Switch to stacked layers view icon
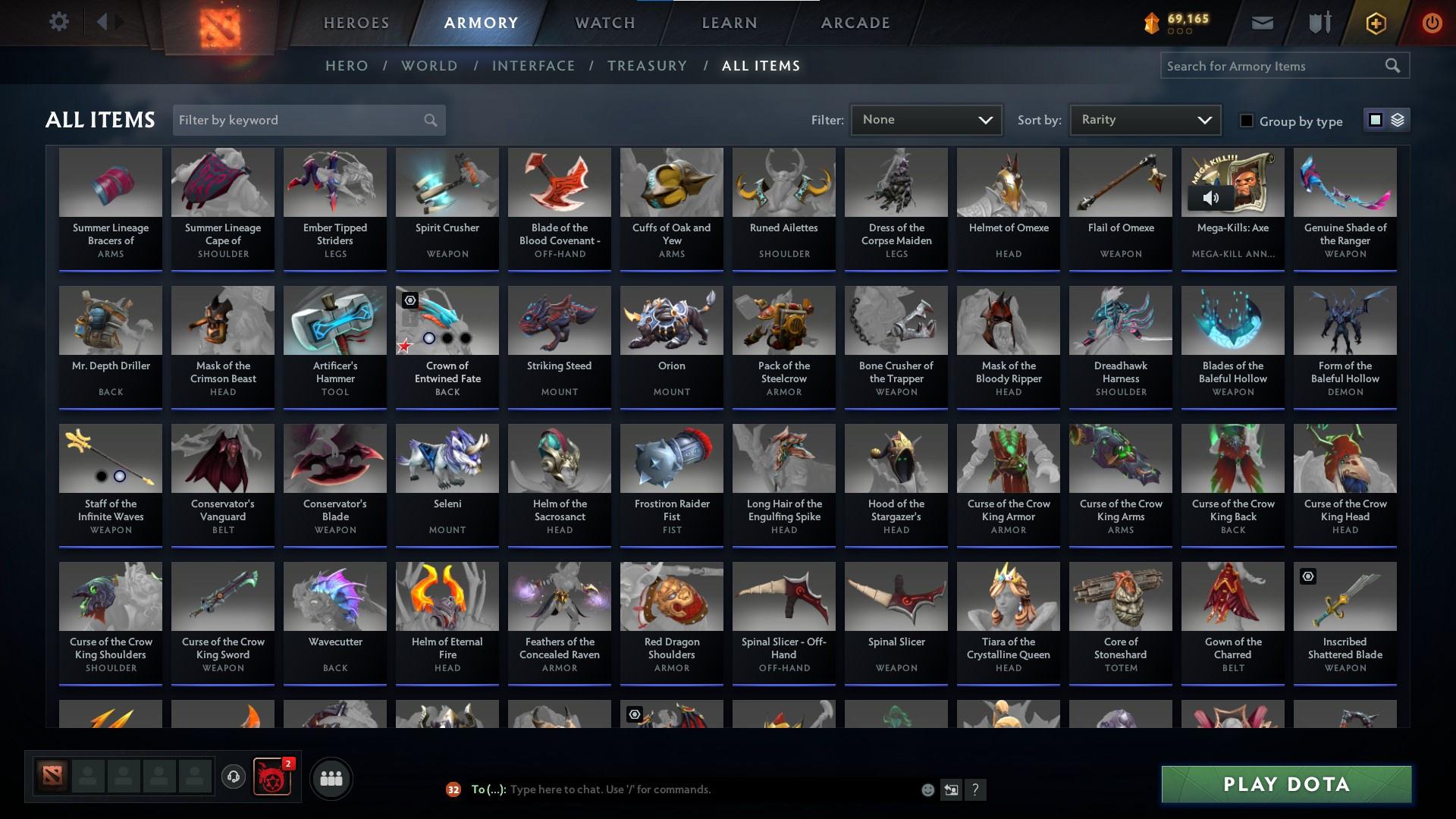The width and height of the screenshot is (1456, 819). pos(1398,120)
